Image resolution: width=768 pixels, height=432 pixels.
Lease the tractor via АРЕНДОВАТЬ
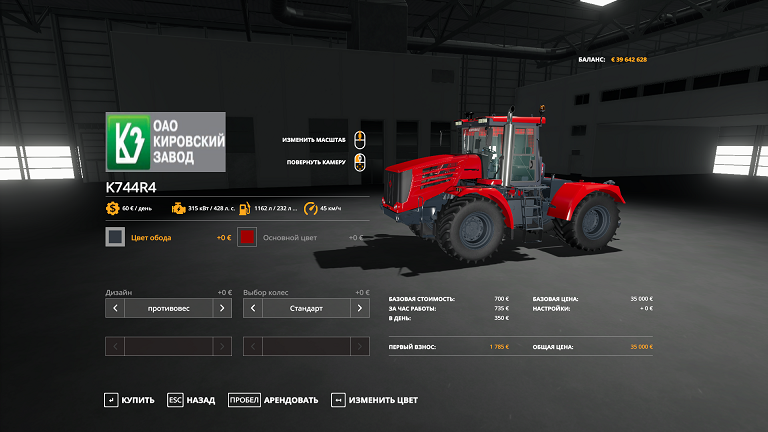point(273,400)
